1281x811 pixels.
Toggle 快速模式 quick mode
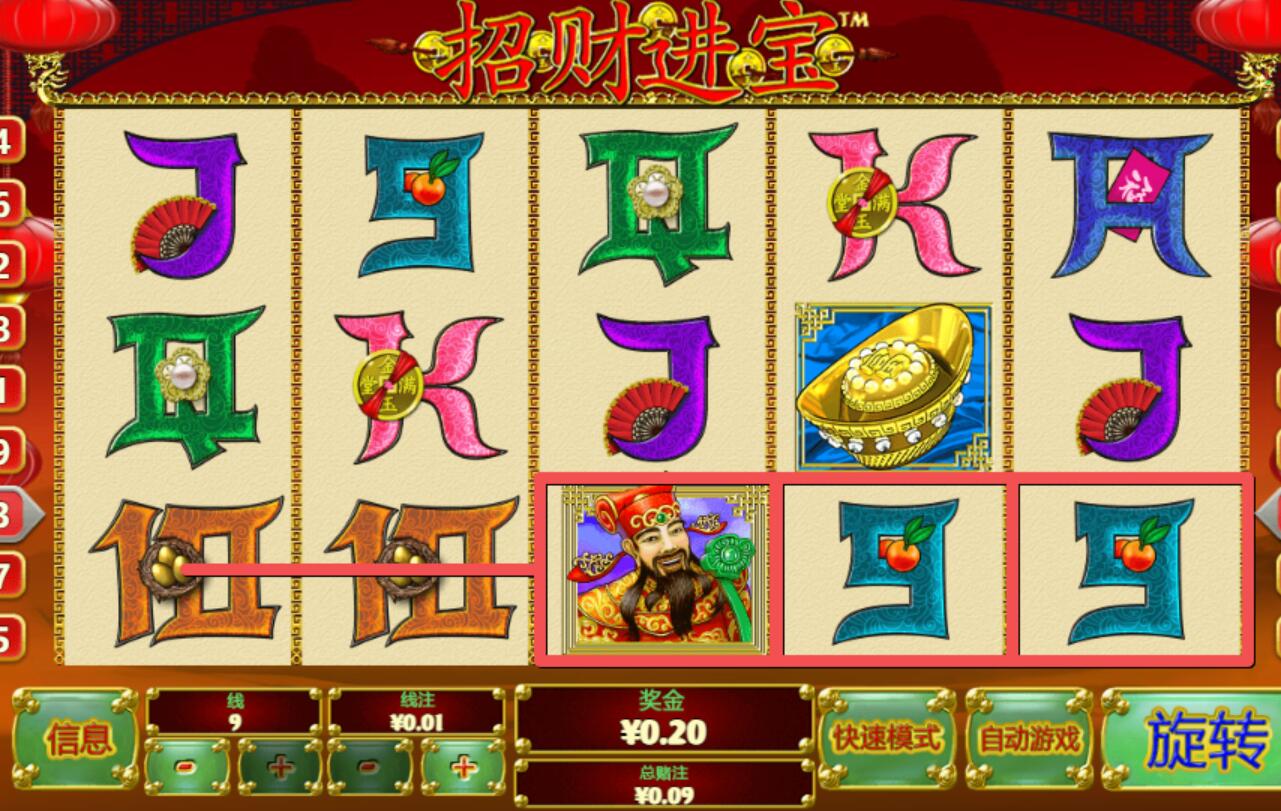coord(885,739)
